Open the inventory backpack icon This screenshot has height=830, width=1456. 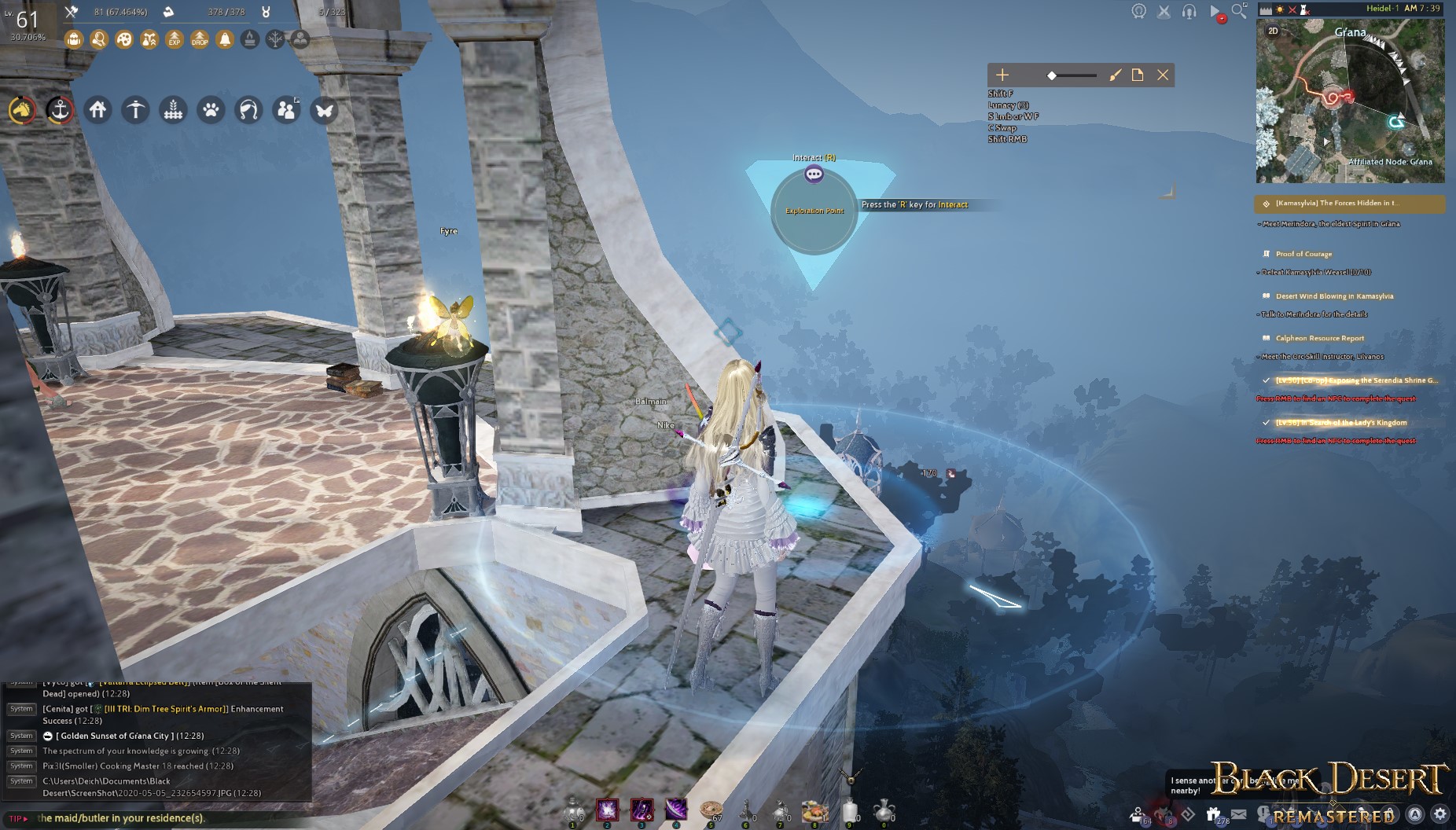click(x=75, y=39)
